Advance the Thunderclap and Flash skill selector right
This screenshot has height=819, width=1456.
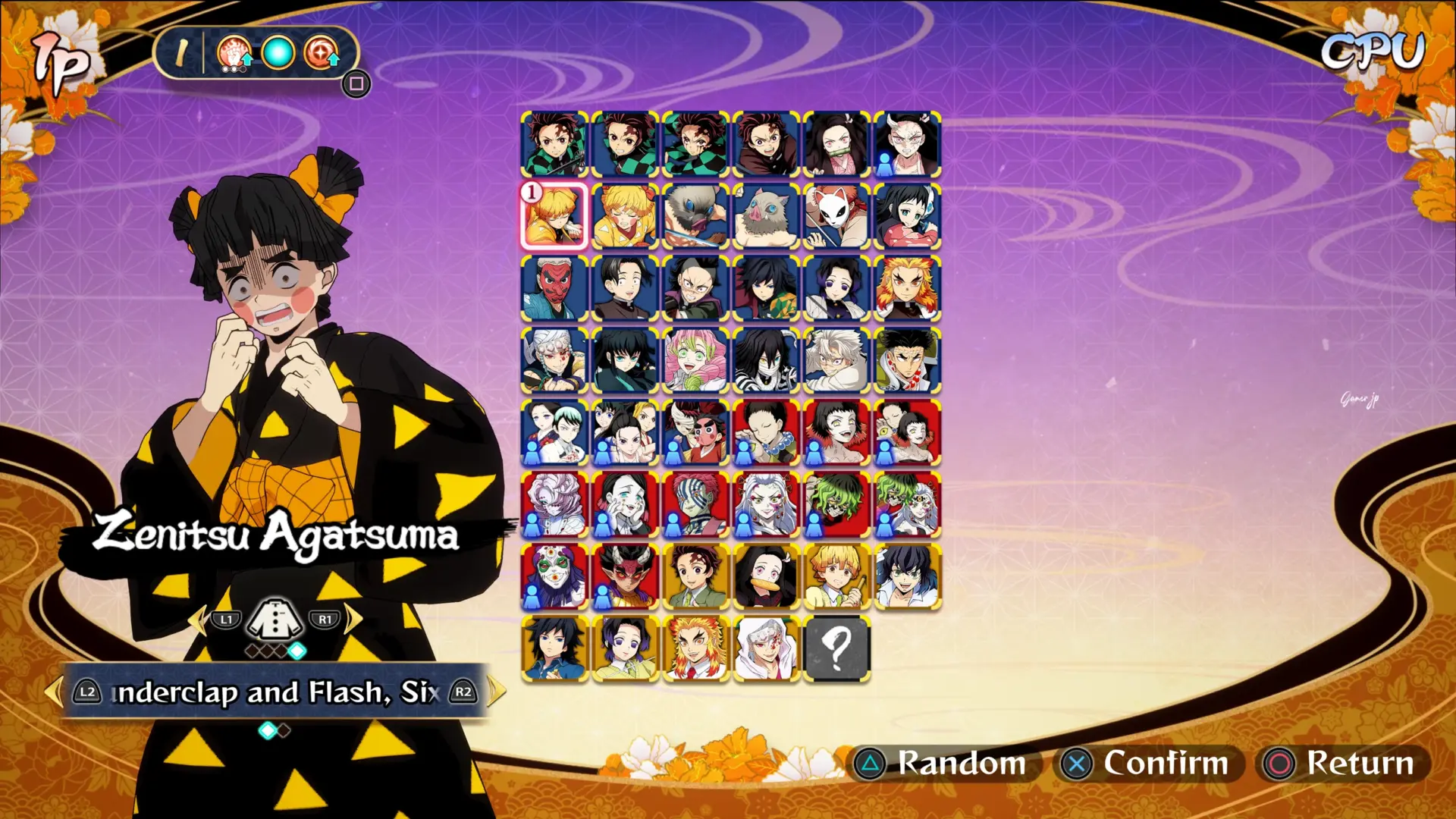(496, 692)
